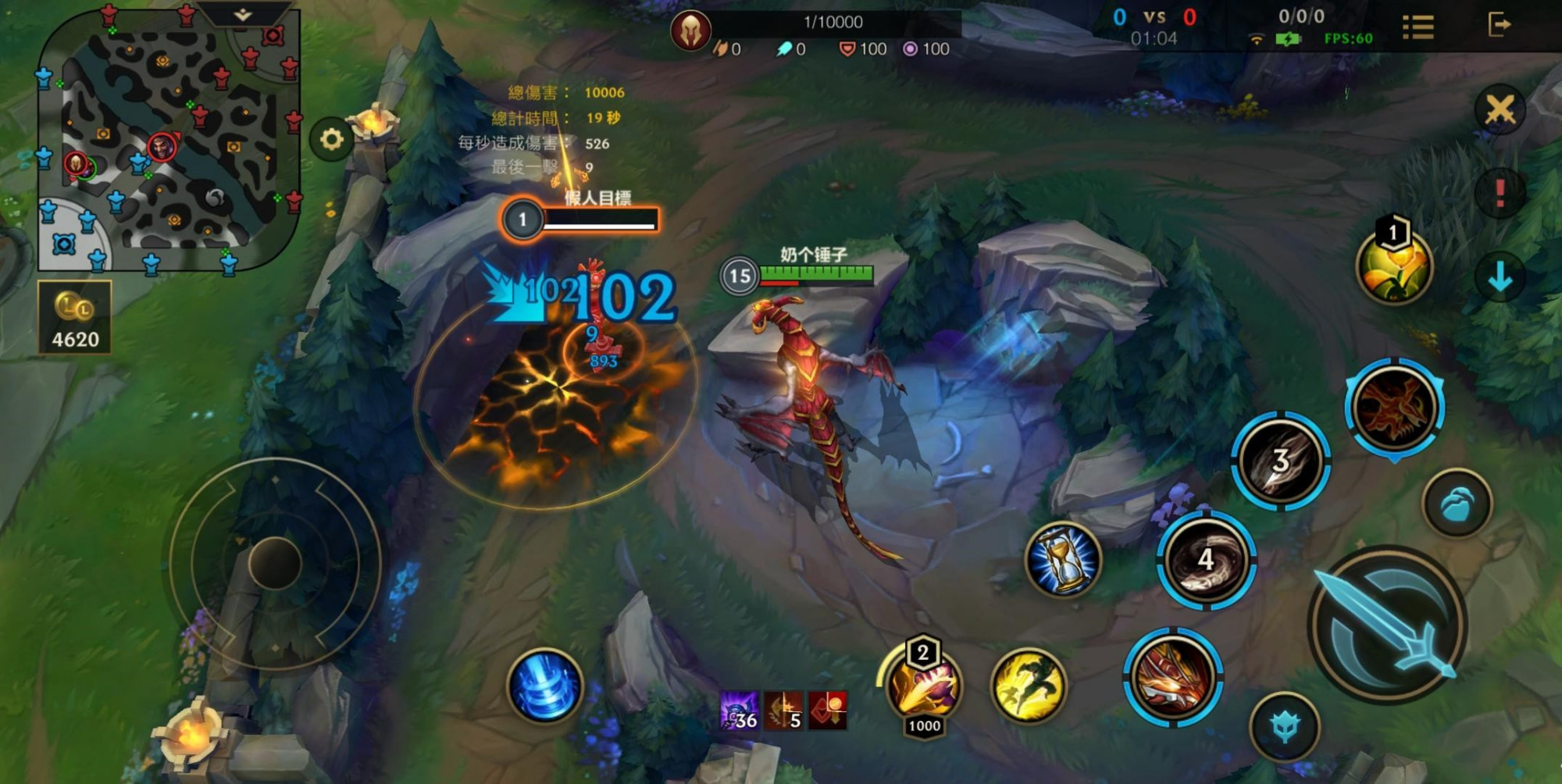Exit the game with the leave icon
This screenshot has height=784, width=1562.
click(1499, 25)
